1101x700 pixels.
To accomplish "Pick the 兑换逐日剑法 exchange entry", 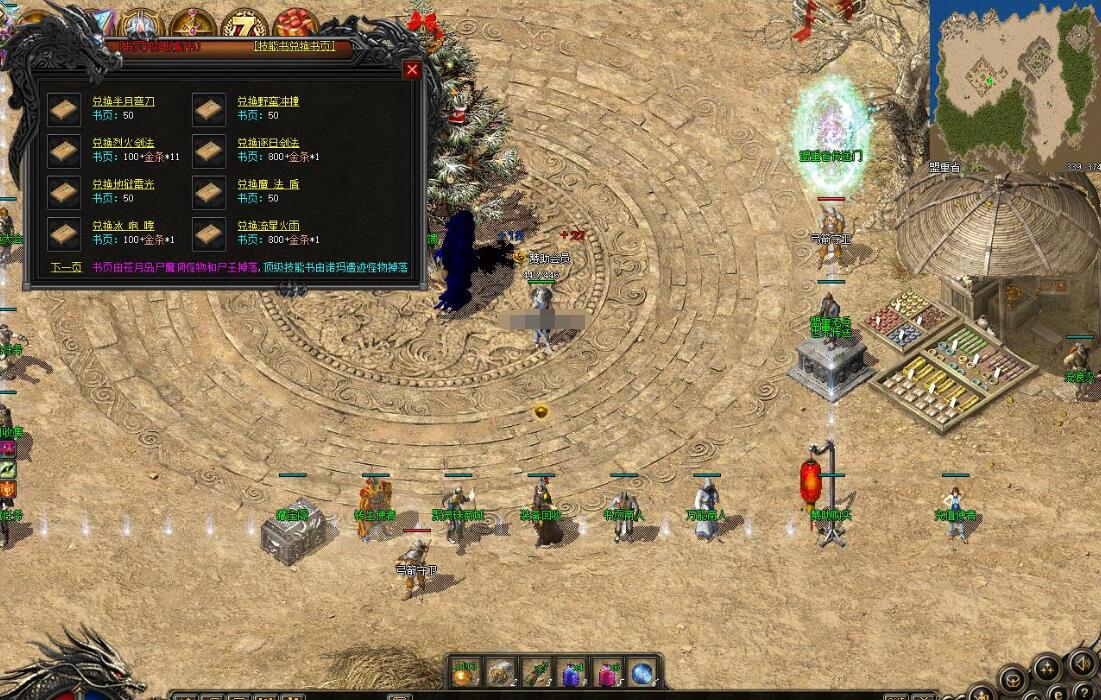I will point(268,143).
